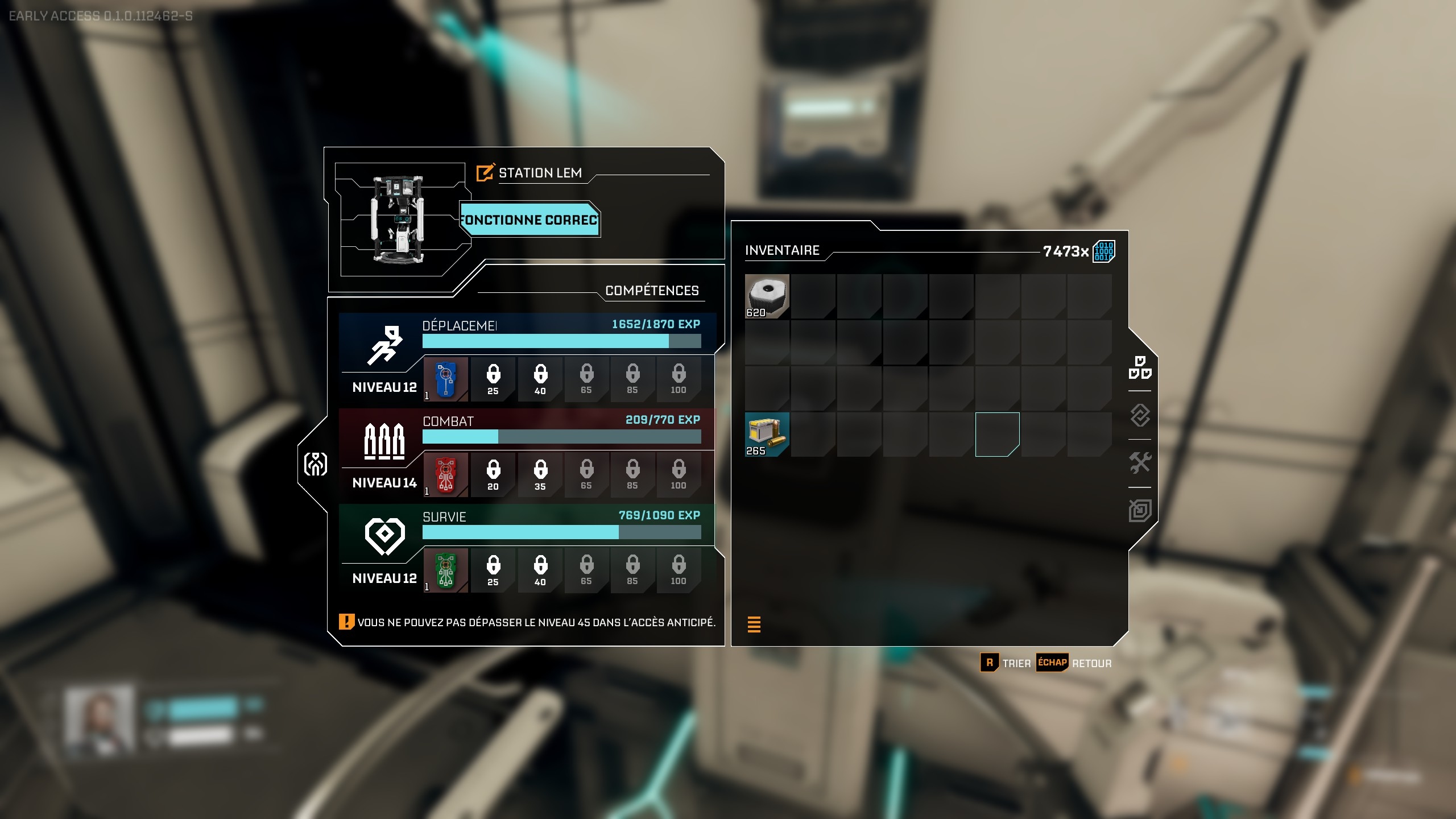Click the heart-shaped Survie icon
This screenshot has height=819, width=1456.
[x=384, y=536]
